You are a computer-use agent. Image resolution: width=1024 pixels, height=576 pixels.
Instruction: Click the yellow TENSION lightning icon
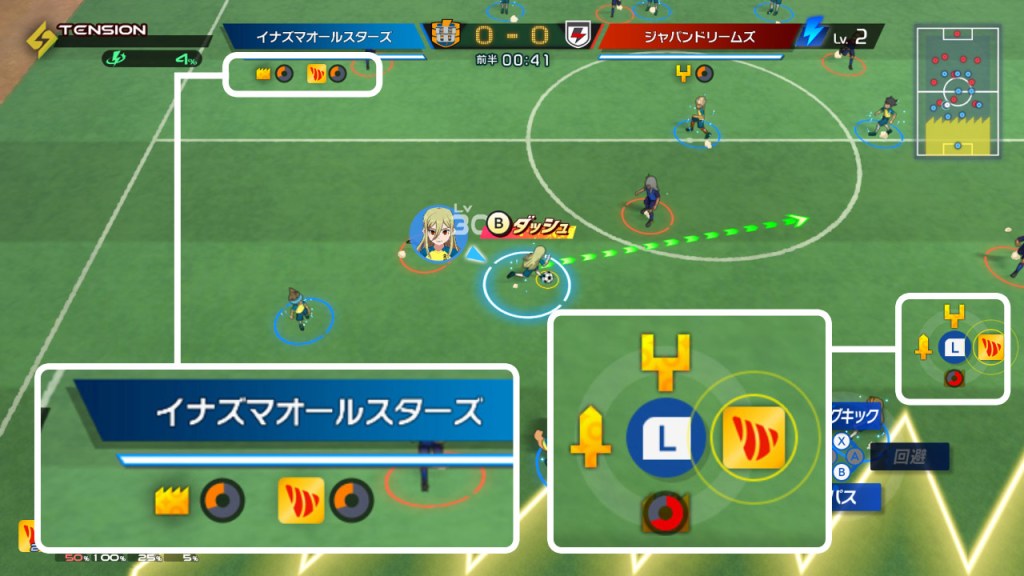(x=41, y=41)
